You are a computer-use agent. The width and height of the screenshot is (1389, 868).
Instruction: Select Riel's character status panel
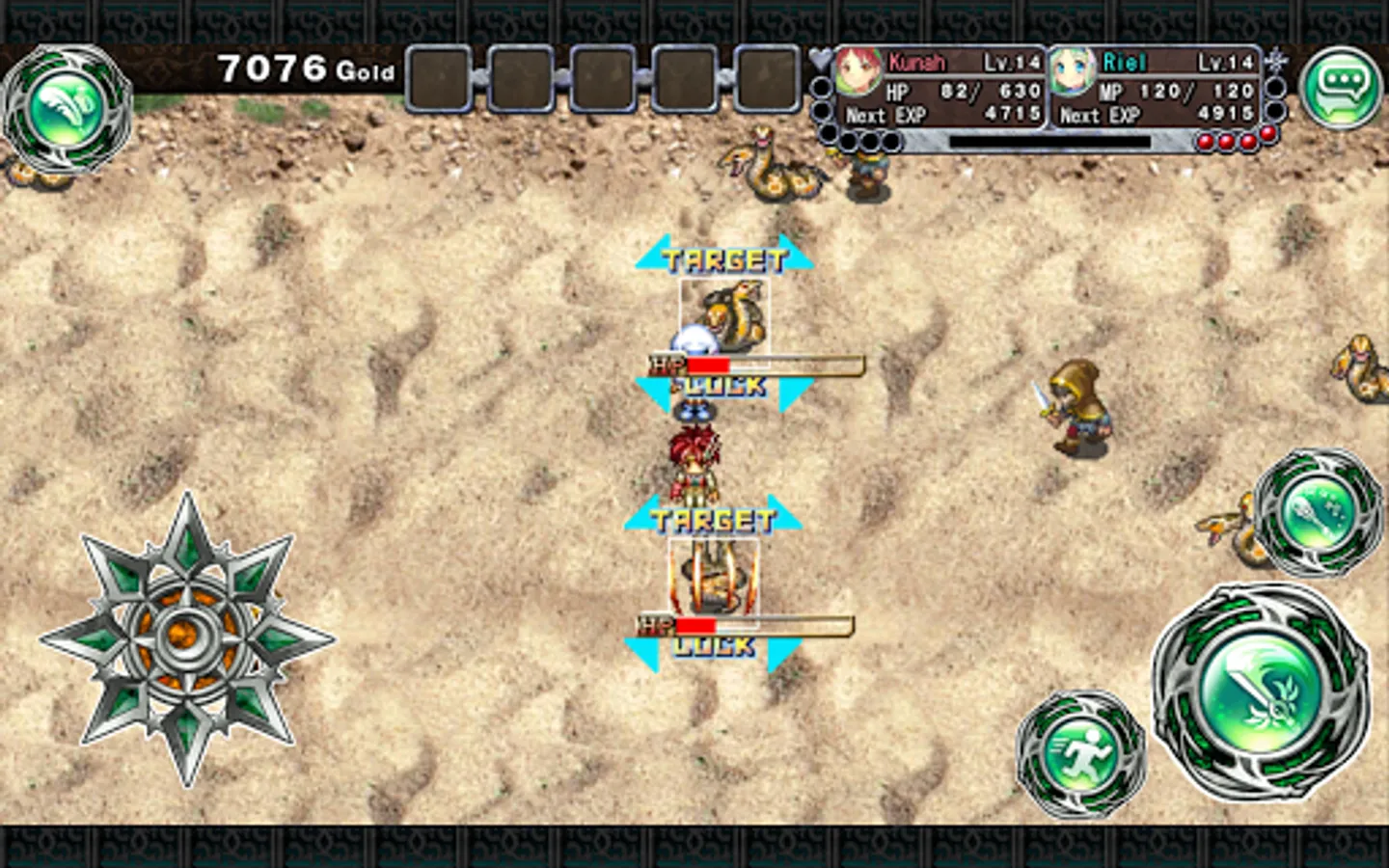tap(1156, 90)
